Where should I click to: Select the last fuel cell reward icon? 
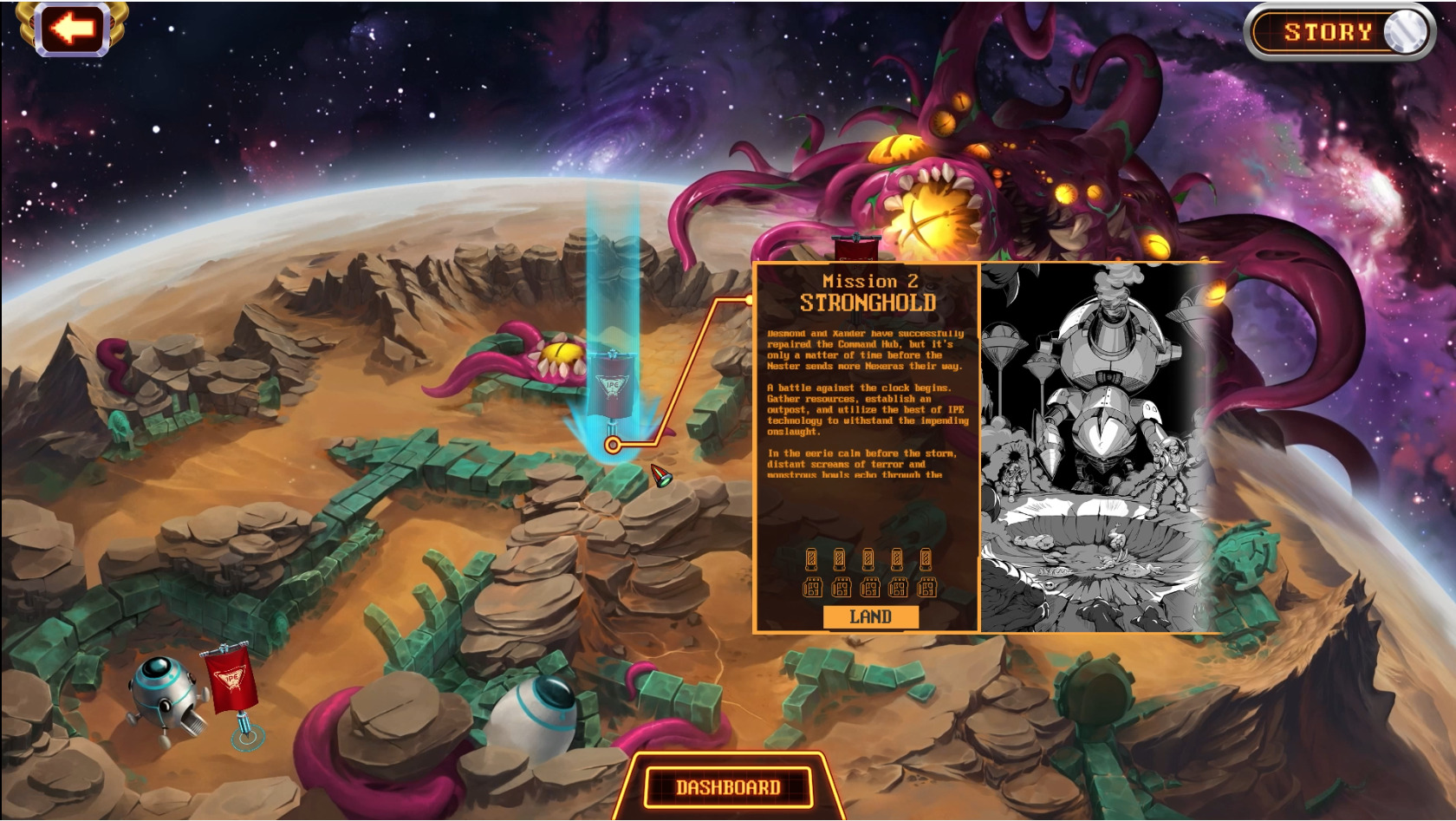click(x=925, y=560)
